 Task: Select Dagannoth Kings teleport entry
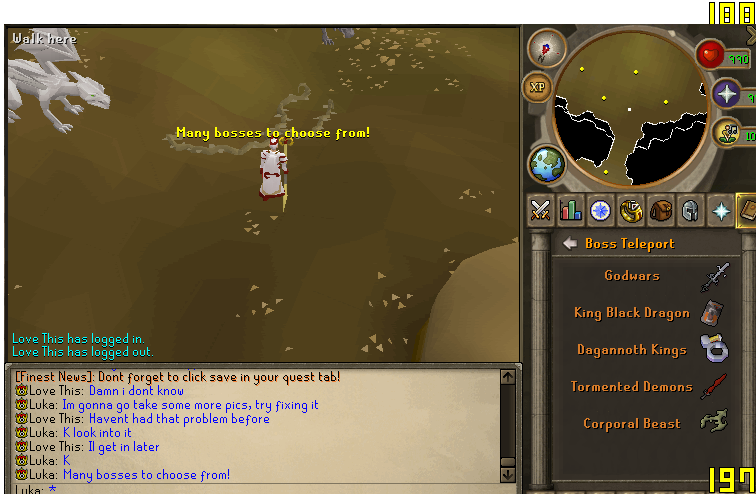point(632,350)
